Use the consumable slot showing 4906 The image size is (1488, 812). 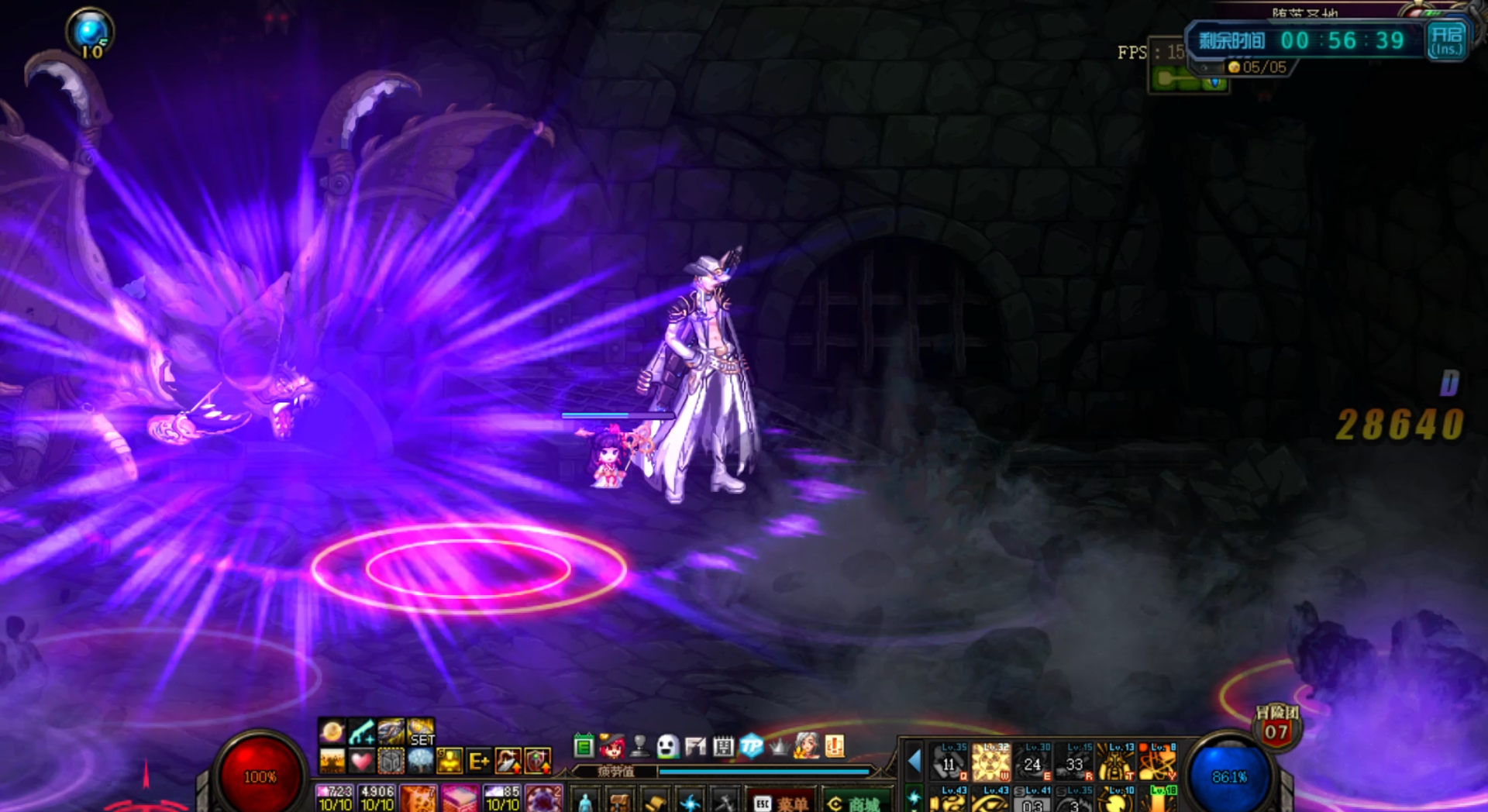coord(377,798)
